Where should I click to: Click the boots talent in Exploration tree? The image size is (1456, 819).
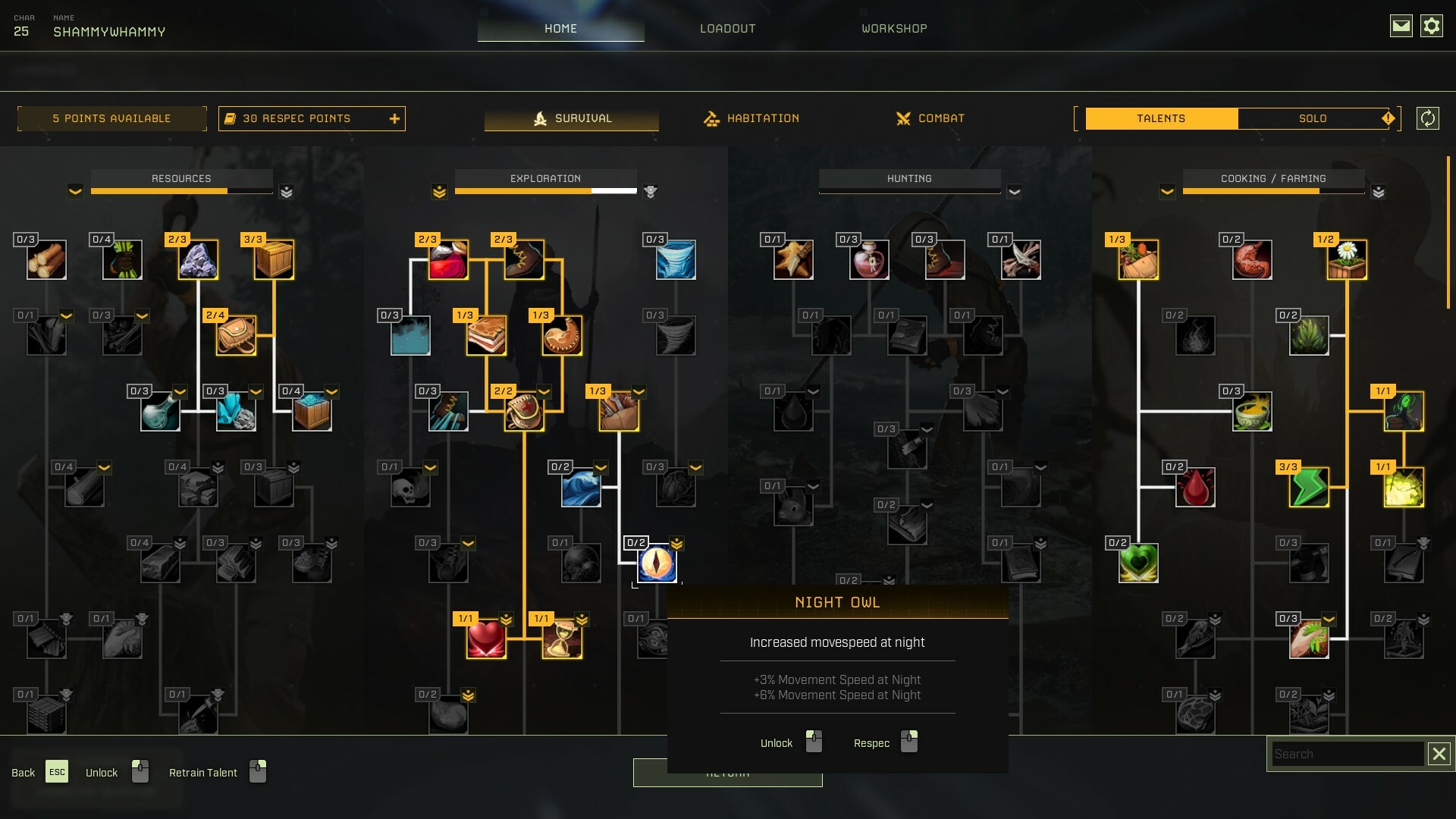click(524, 259)
